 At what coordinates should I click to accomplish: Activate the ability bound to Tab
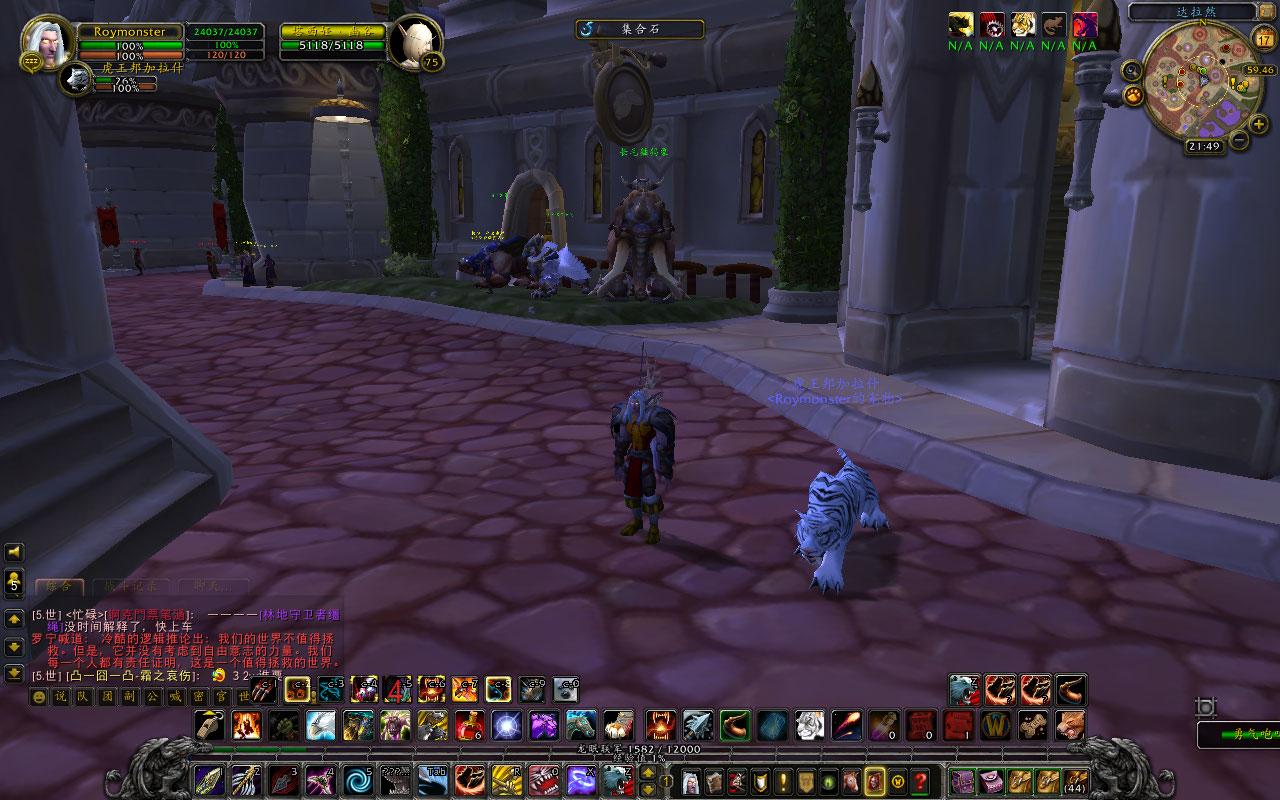pyautogui.click(x=432, y=779)
